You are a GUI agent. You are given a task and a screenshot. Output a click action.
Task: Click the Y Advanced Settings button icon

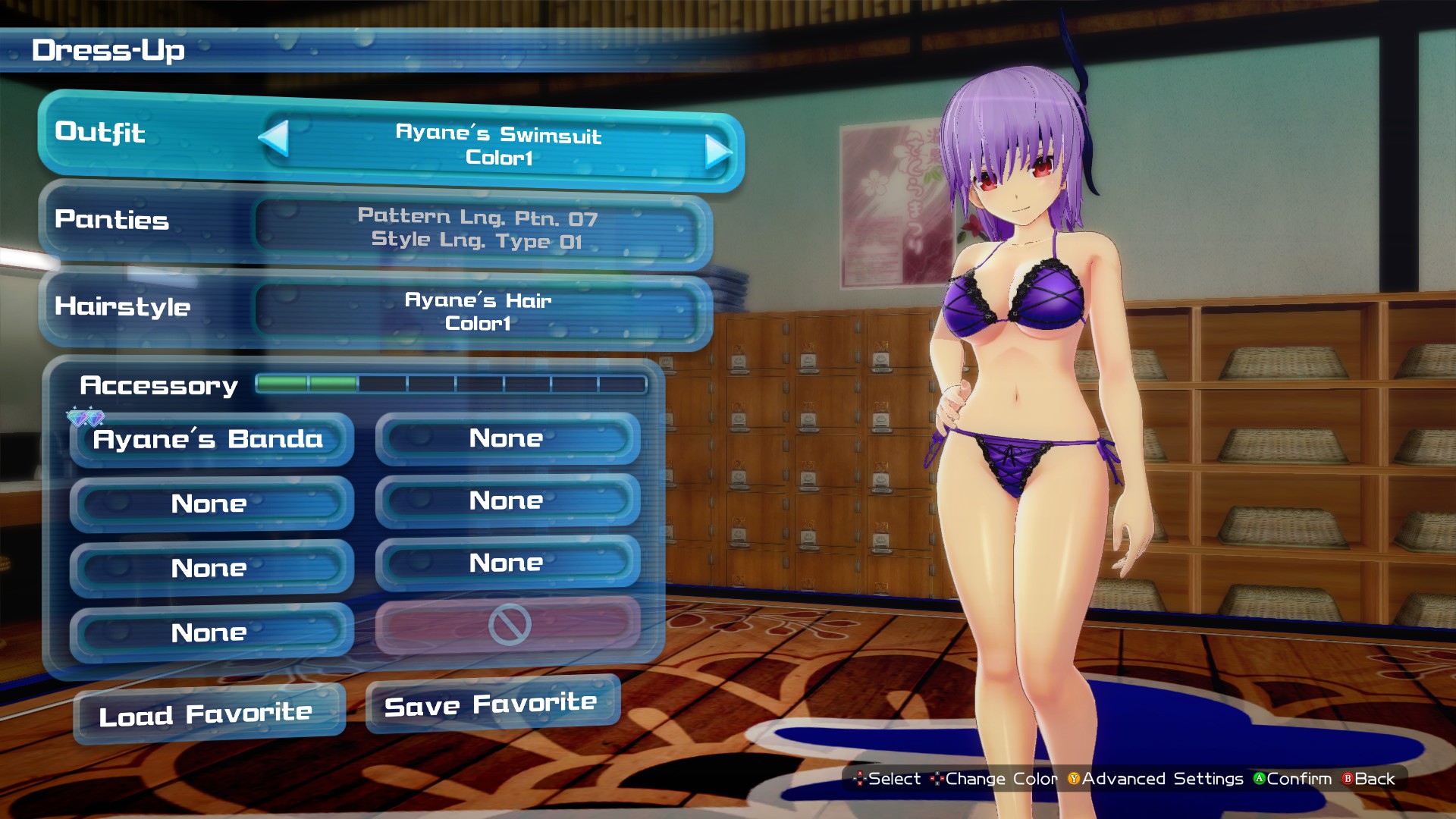1073,779
